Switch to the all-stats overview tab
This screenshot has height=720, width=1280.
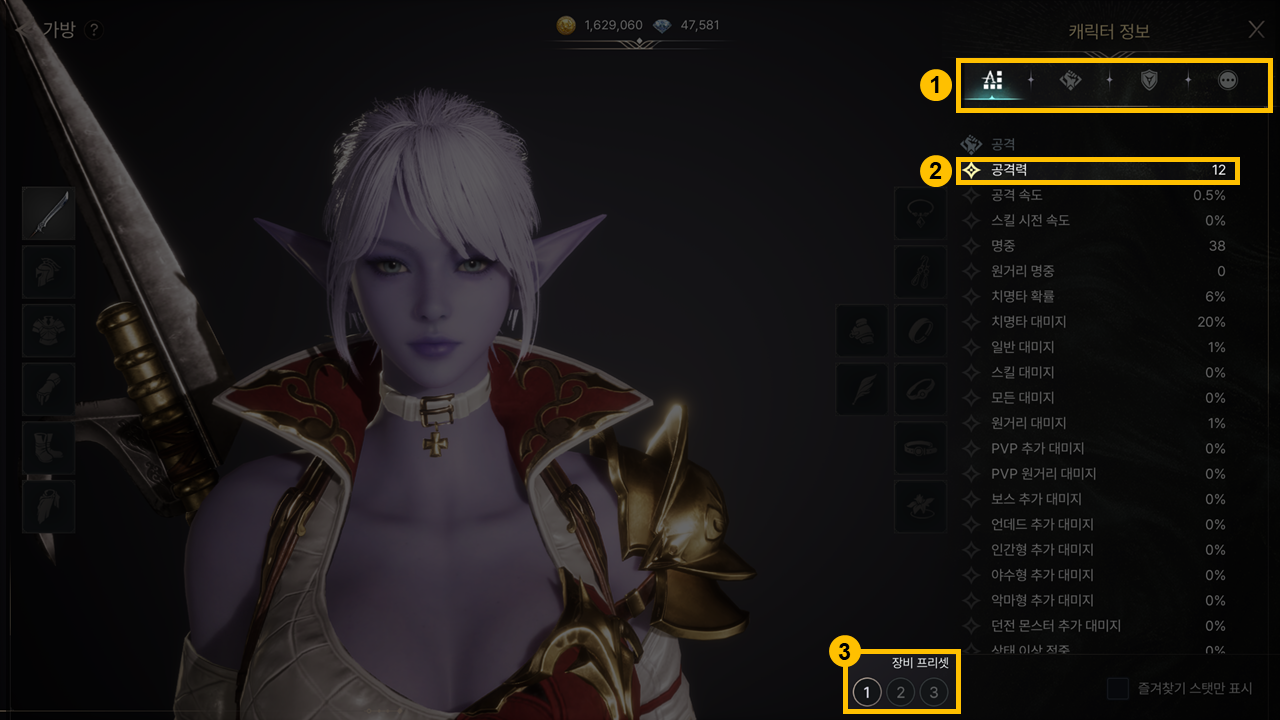tap(992, 81)
